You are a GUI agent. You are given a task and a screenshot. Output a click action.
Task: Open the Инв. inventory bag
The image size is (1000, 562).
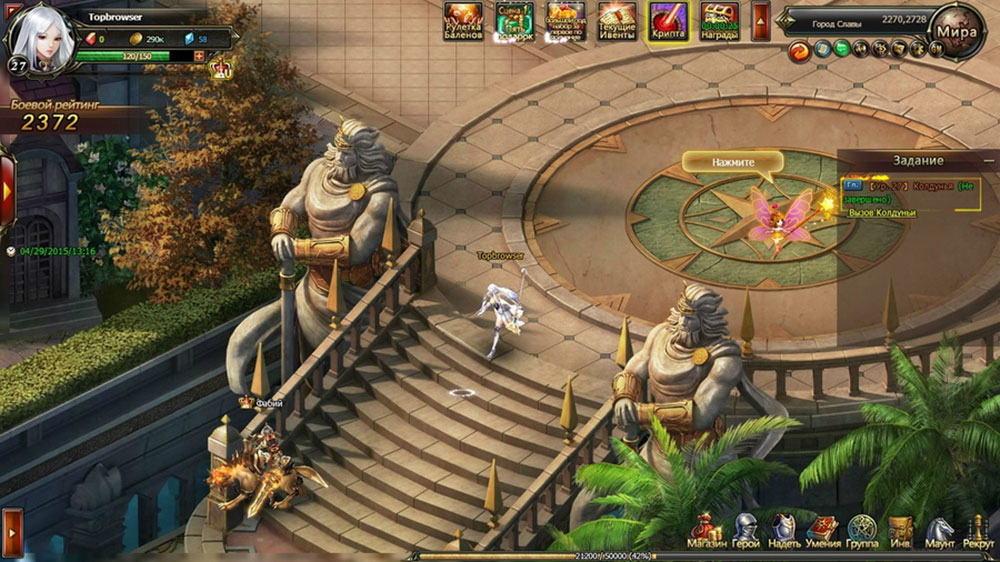click(x=901, y=532)
